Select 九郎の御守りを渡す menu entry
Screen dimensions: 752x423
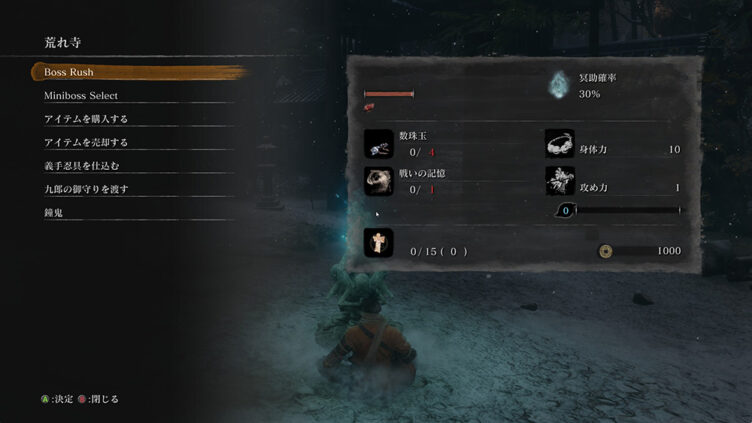[x=86, y=189]
